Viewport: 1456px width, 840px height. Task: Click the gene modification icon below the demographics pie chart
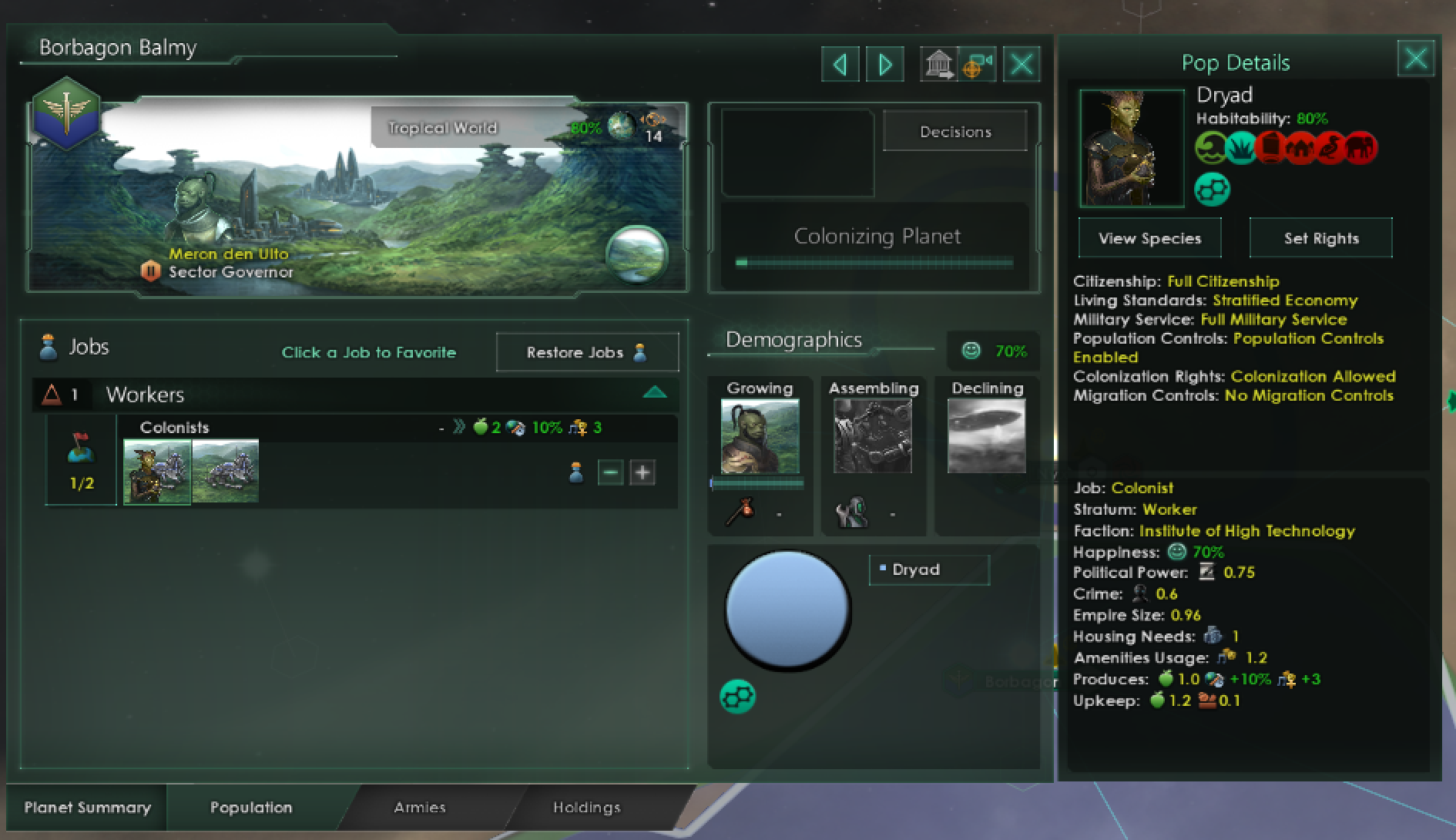(x=737, y=696)
